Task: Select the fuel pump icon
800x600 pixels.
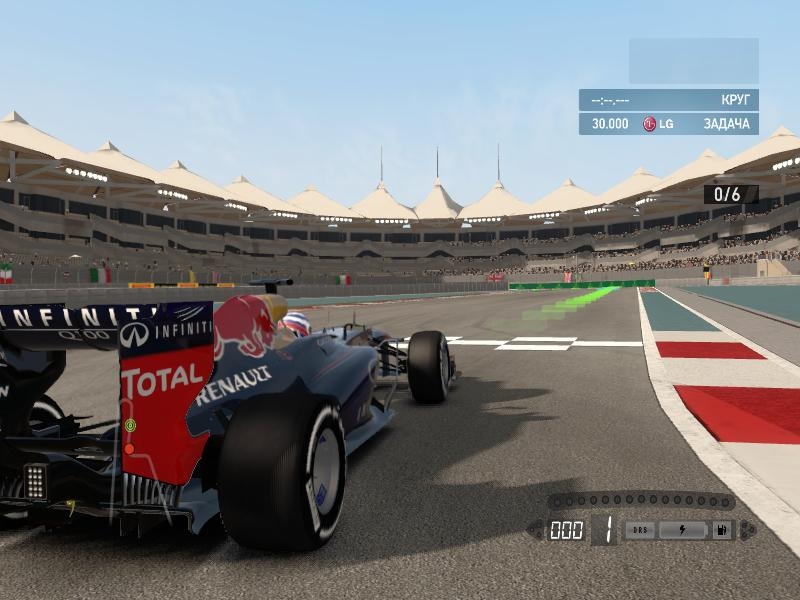Action: (x=720, y=530)
